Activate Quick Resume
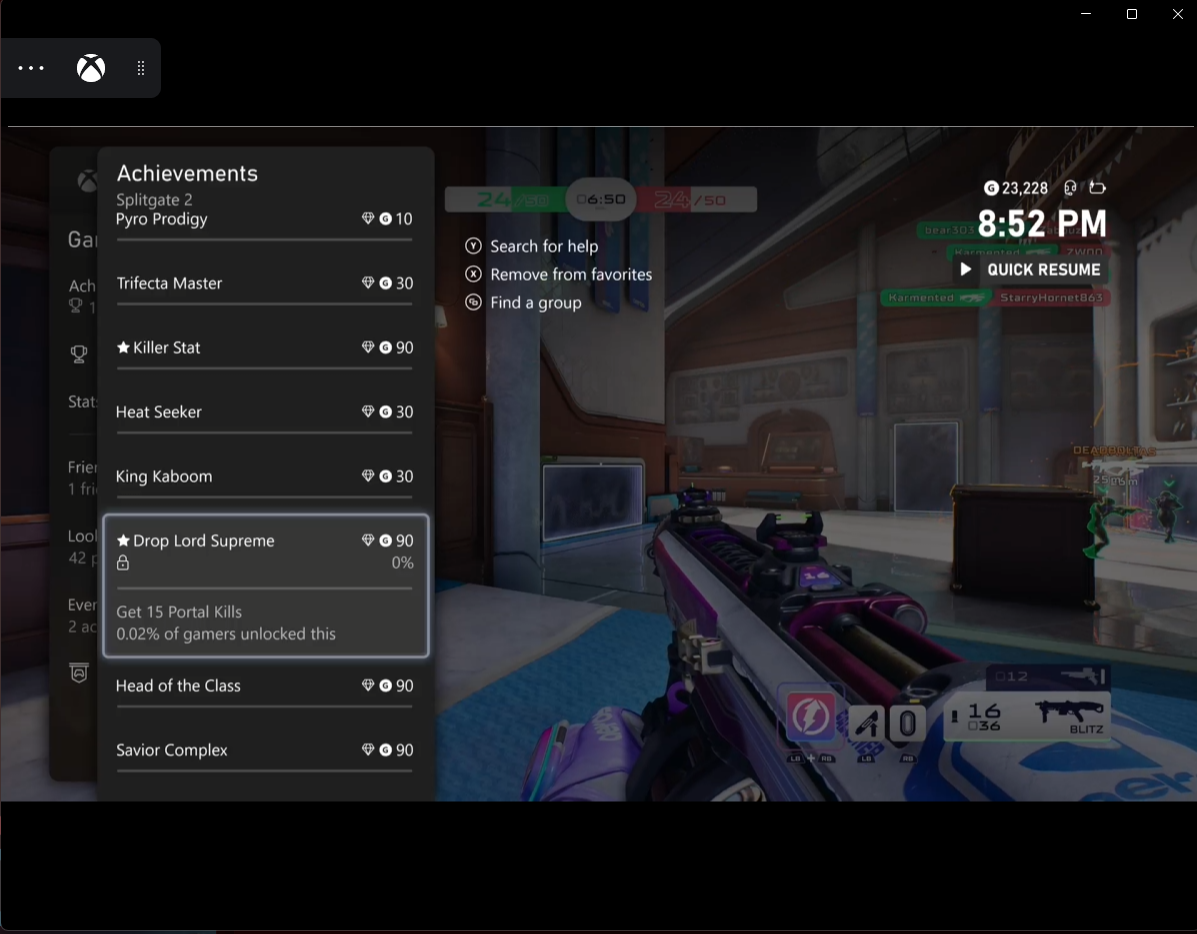1197x934 pixels. (1031, 269)
